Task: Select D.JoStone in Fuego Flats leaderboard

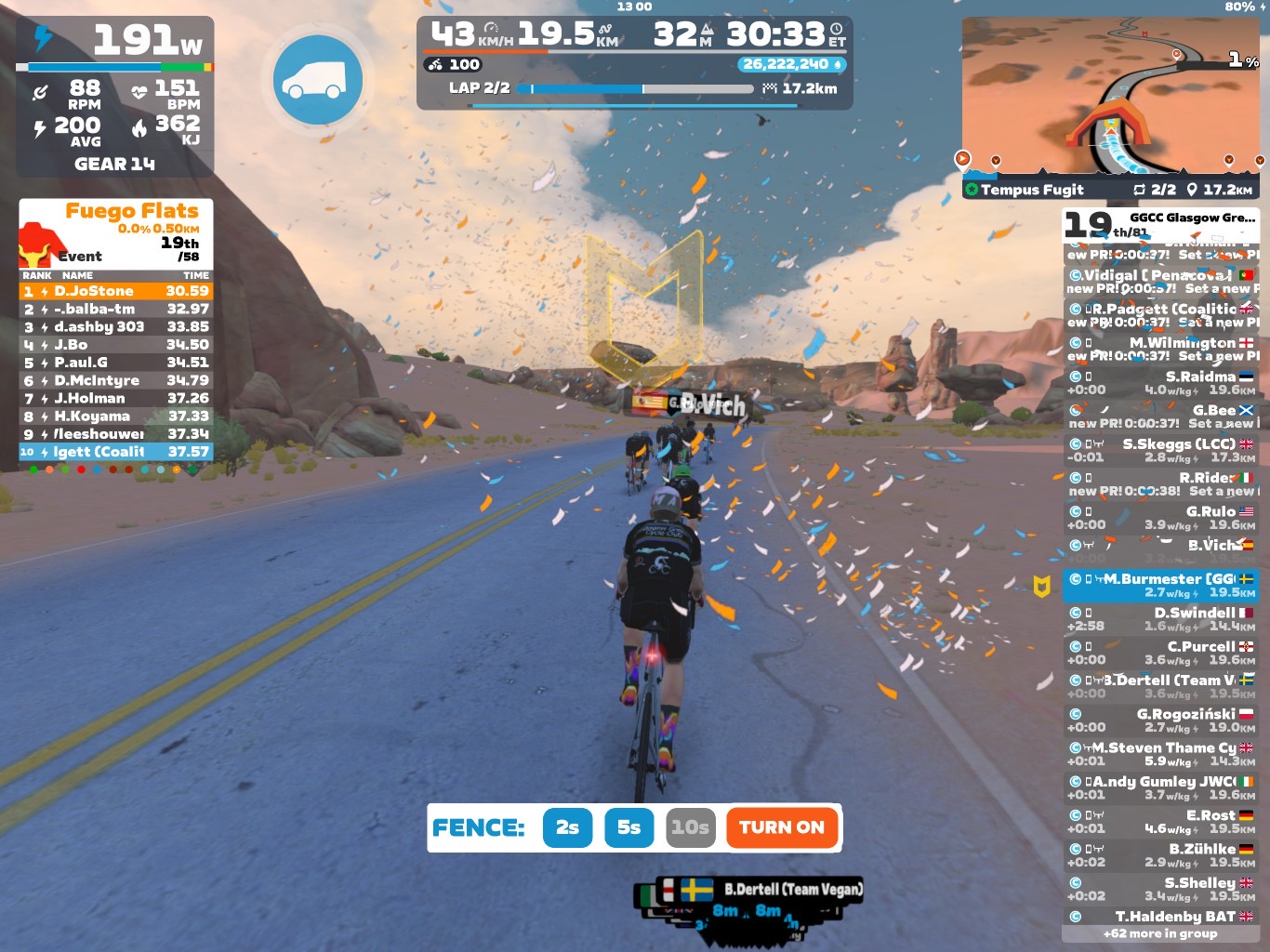Action: coord(116,291)
